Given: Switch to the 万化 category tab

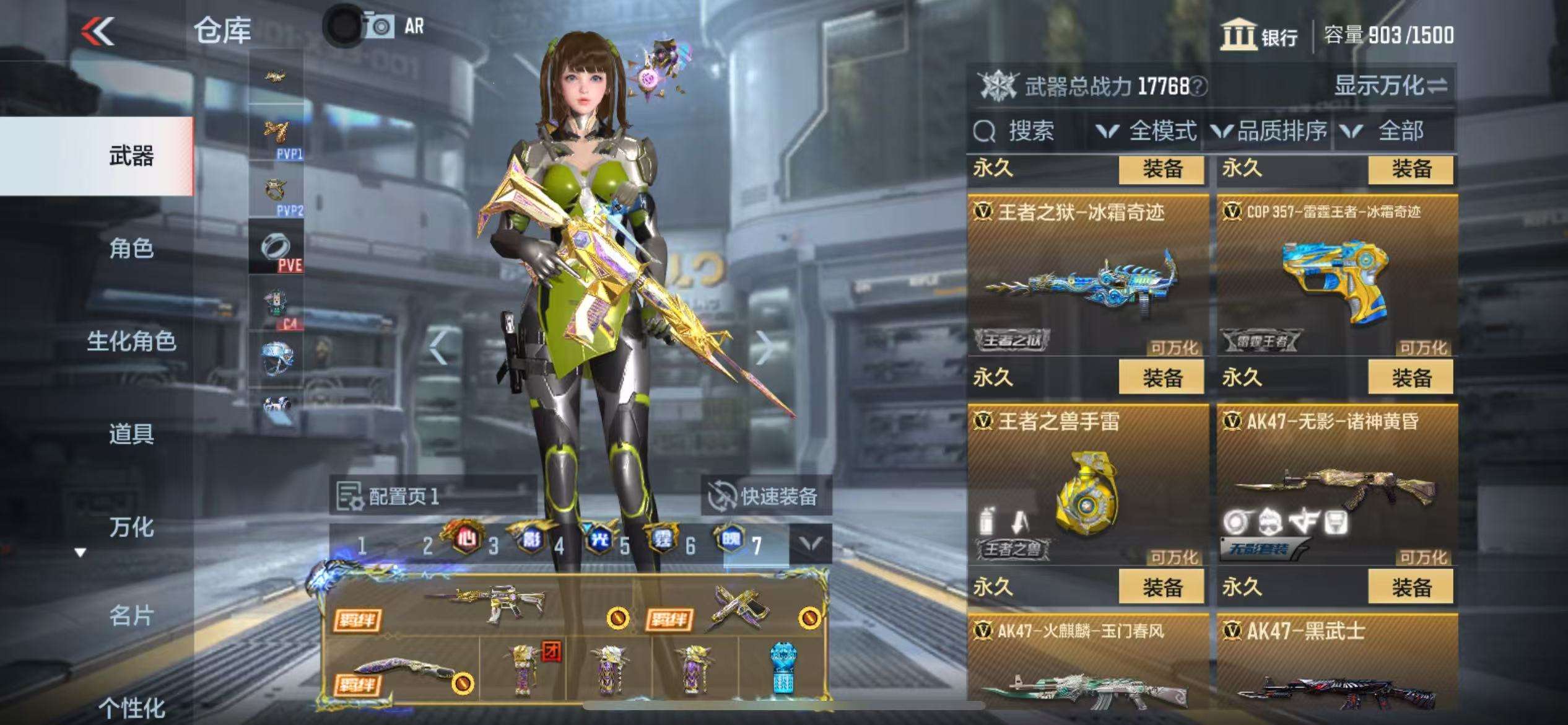Looking at the screenshot, I should coord(131,527).
